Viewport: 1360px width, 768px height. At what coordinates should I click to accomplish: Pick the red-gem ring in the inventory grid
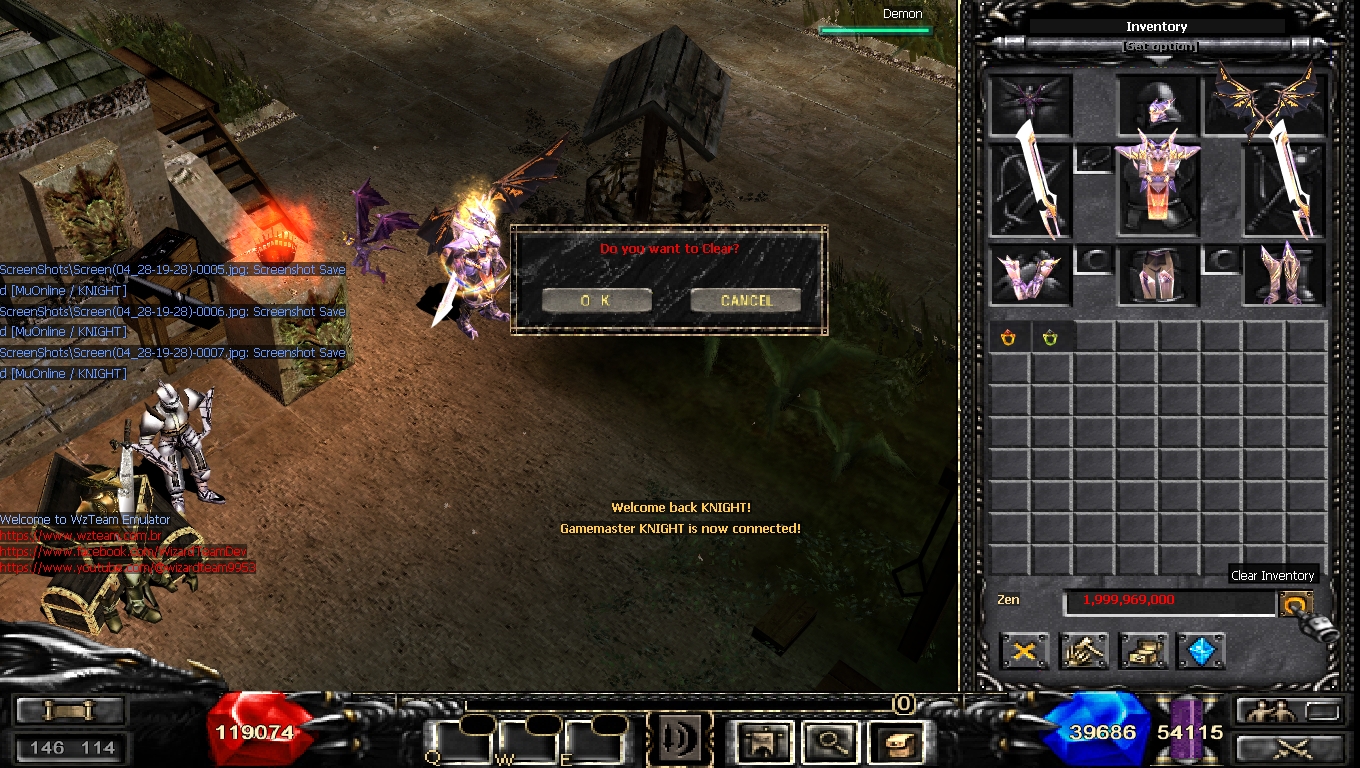(x=1008, y=338)
